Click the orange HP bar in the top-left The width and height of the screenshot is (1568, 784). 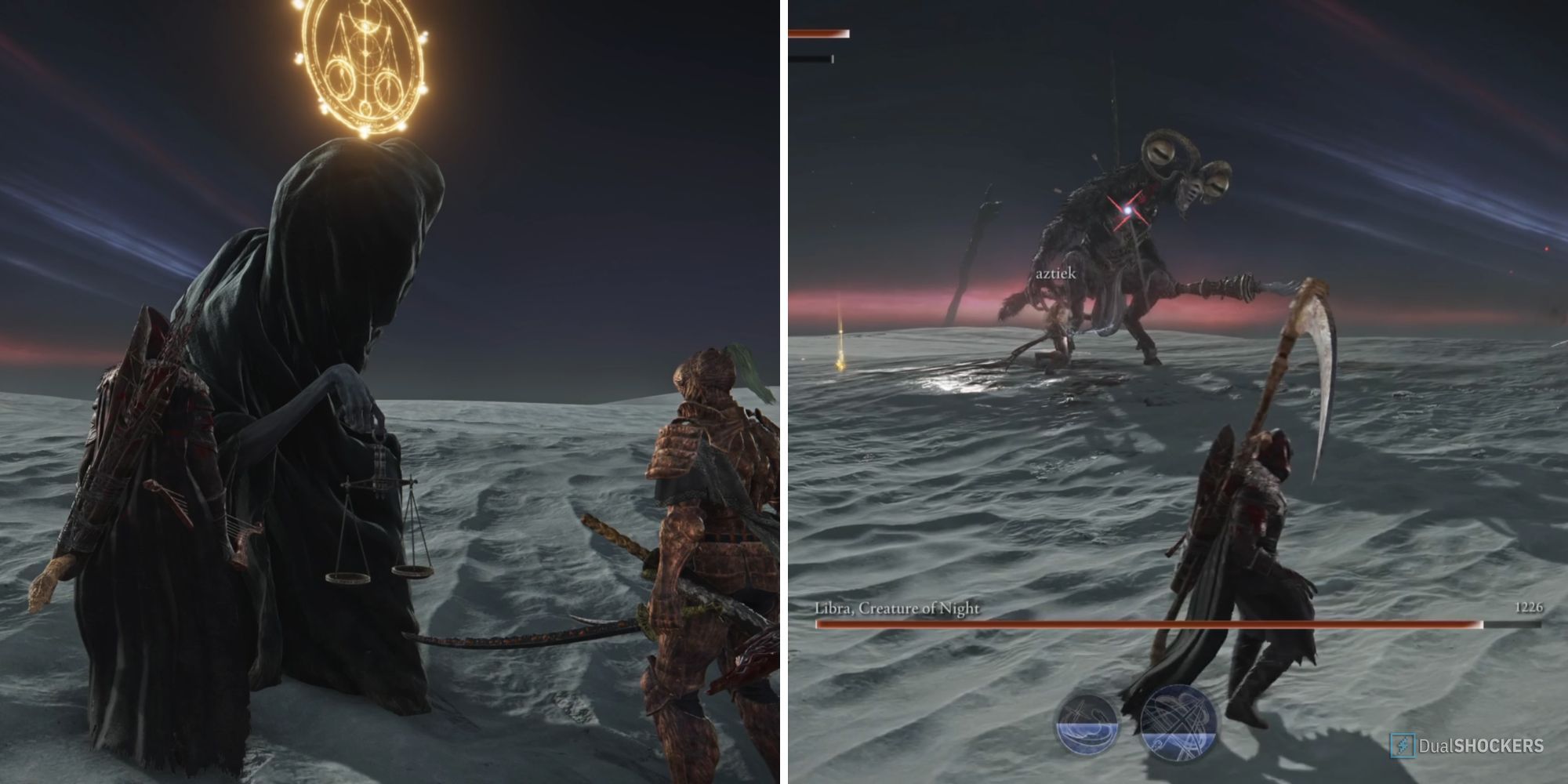822,33
